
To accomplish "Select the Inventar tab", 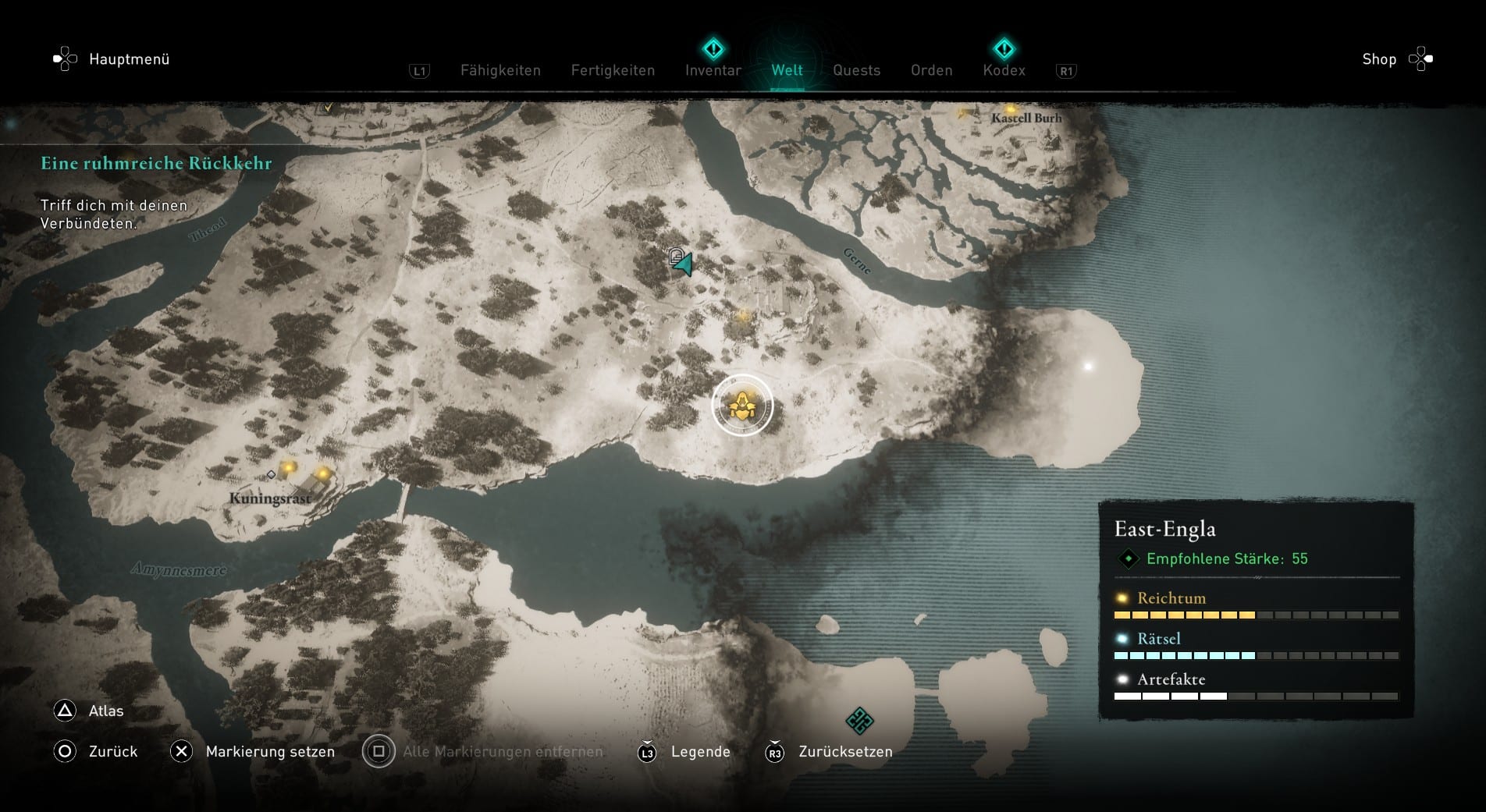I will click(713, 70).
